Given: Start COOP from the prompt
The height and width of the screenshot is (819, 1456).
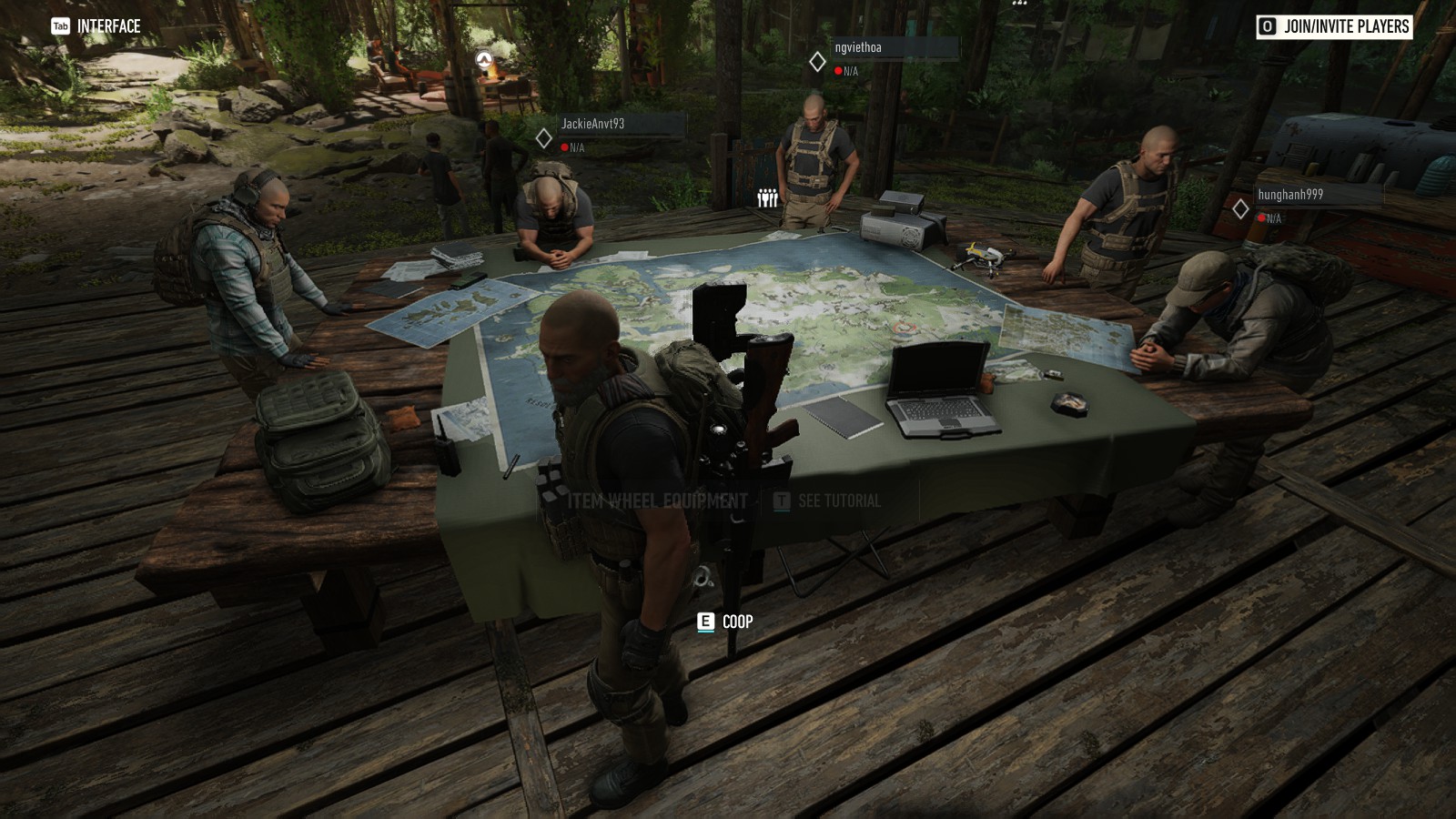Looking at the screenshot, I should click(x=736, y=622).
